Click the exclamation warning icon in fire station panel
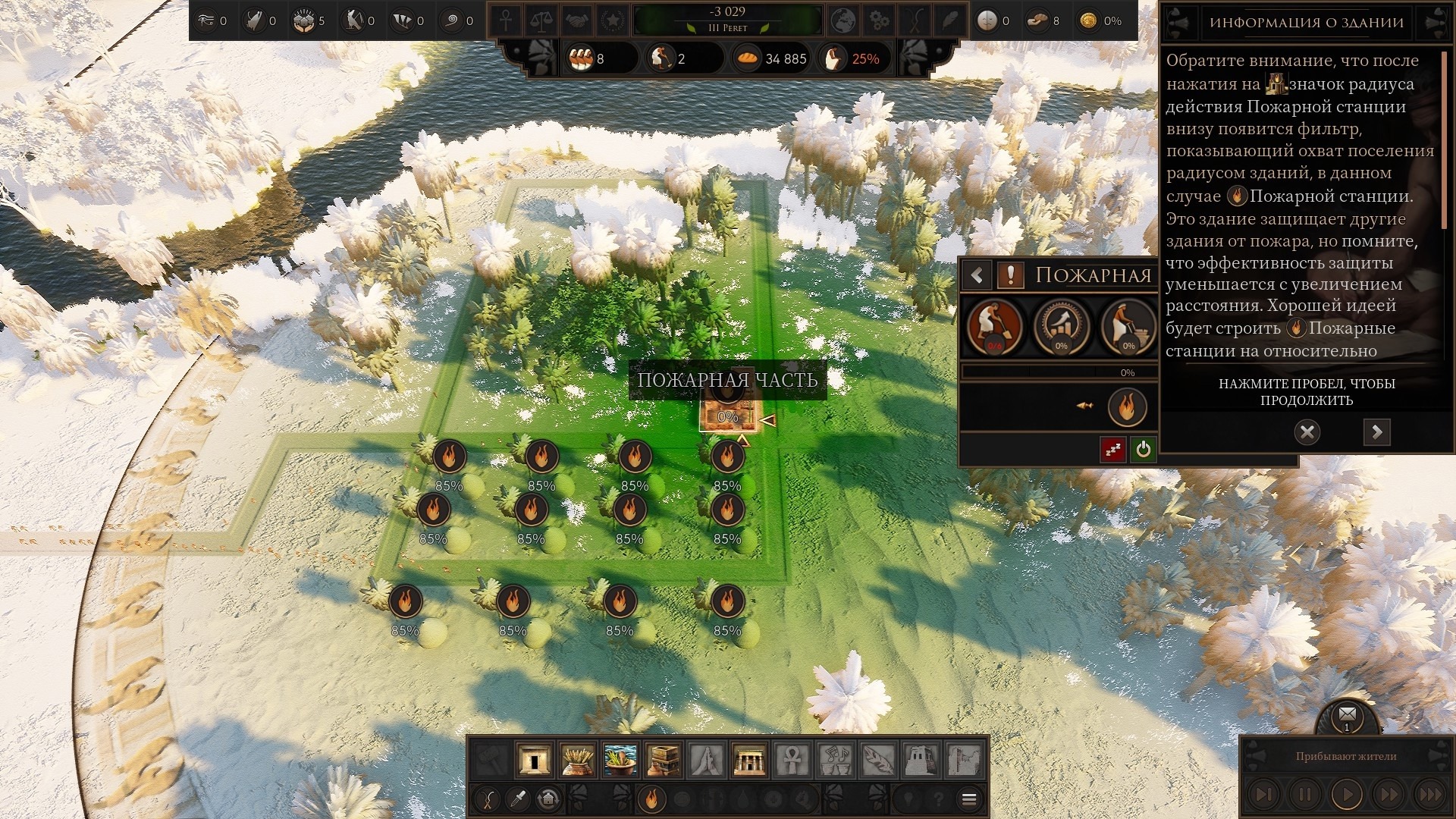The width and height of the screenshot is (1456, 819). click(1010, 275)
